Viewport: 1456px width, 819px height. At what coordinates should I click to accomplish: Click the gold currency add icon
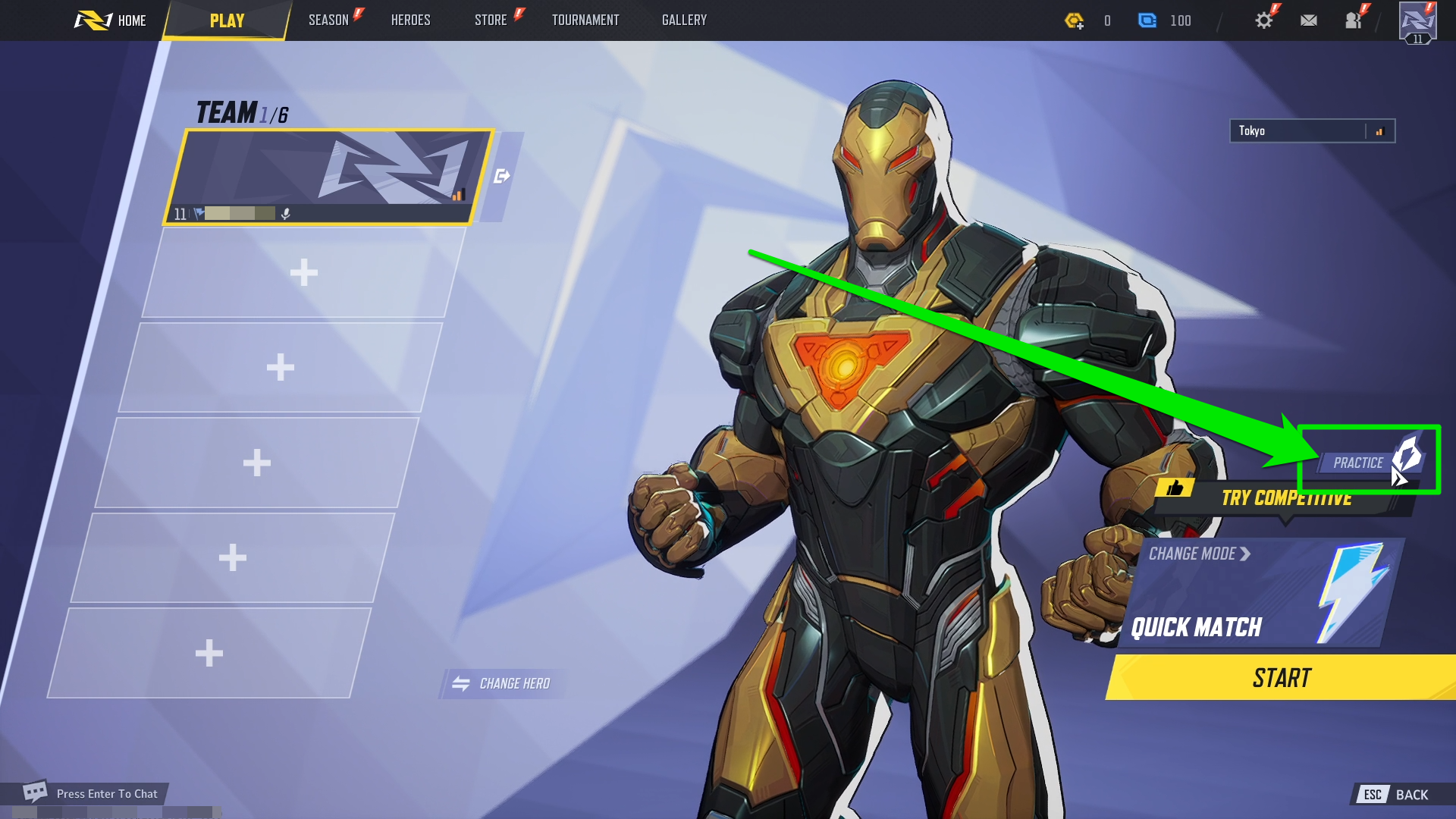pos(1076,21)
